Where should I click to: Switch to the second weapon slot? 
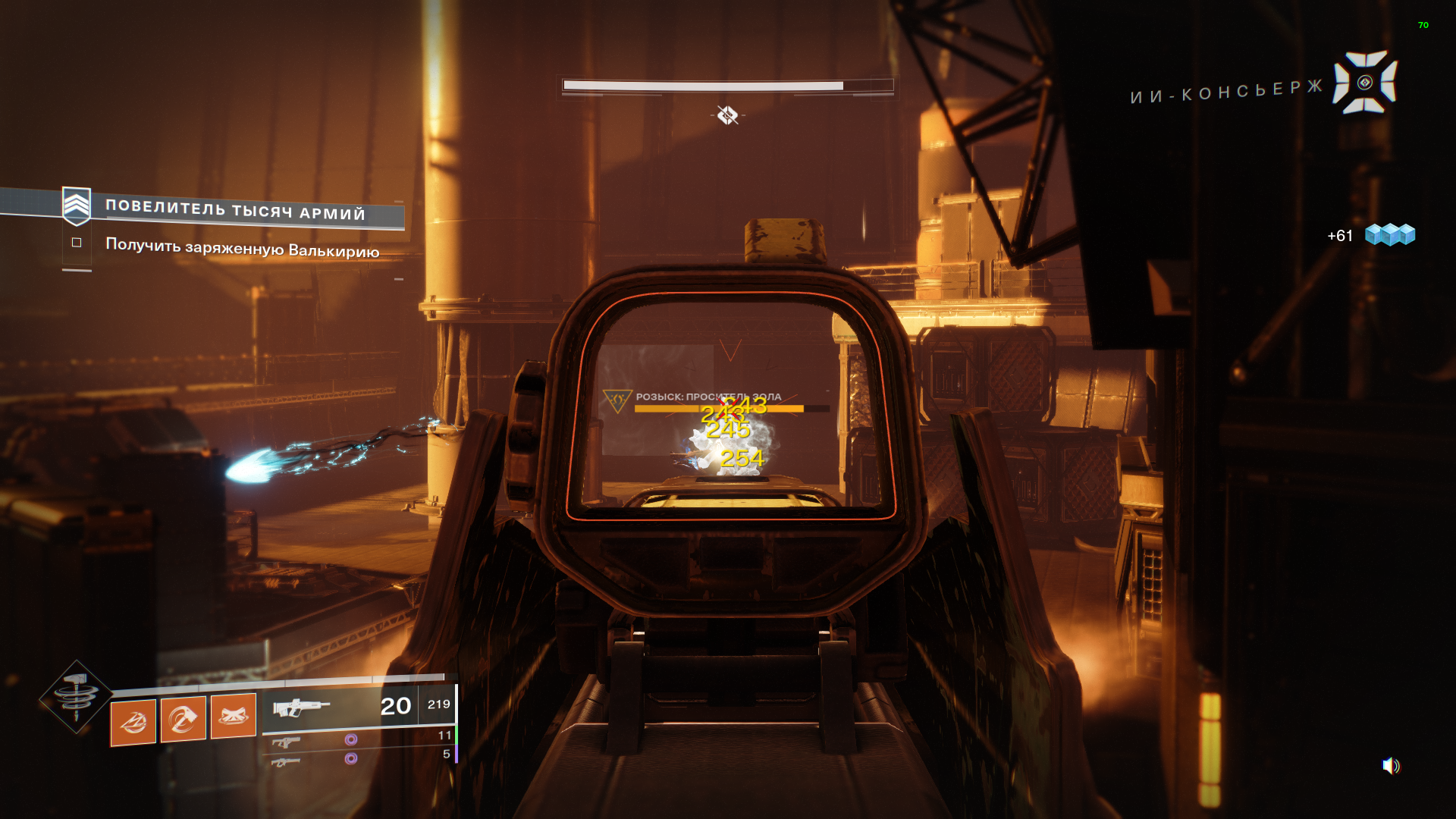pos(286,742)
